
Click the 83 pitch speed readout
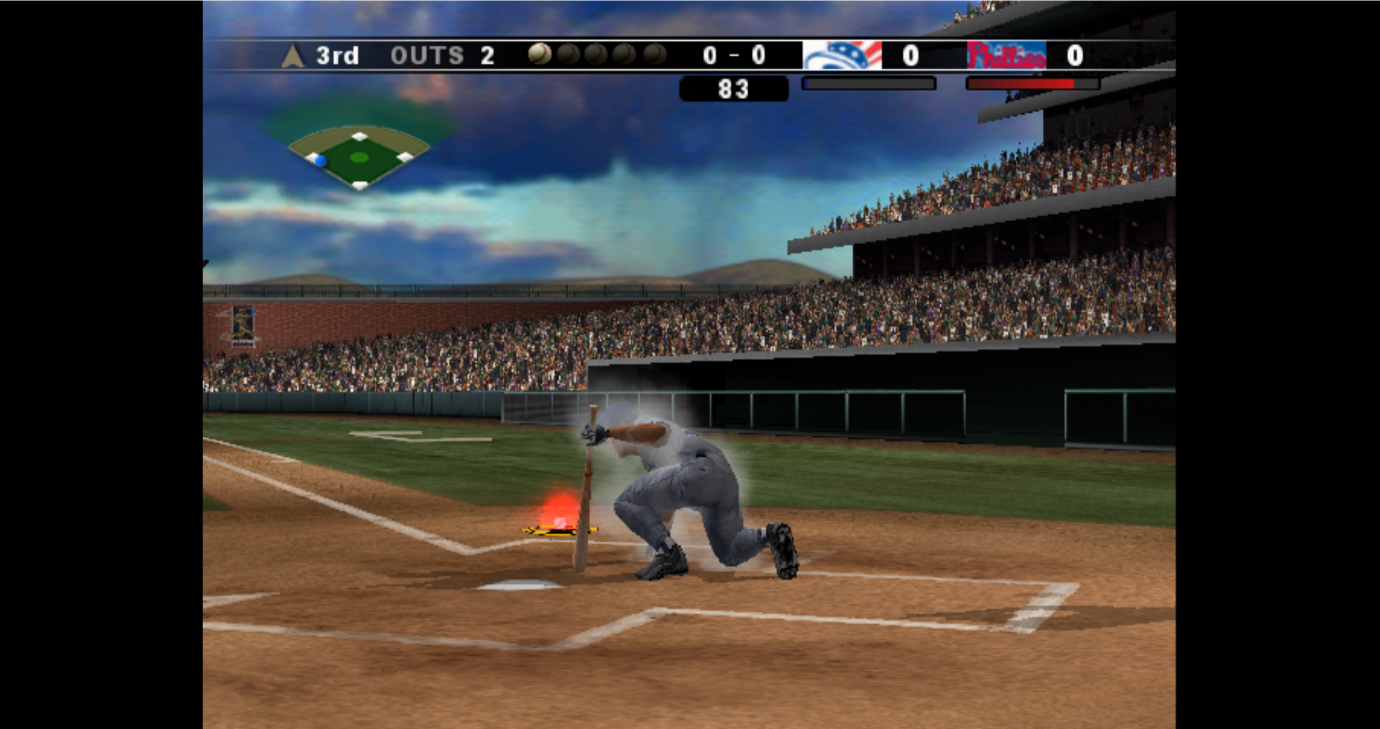point(733,89)
